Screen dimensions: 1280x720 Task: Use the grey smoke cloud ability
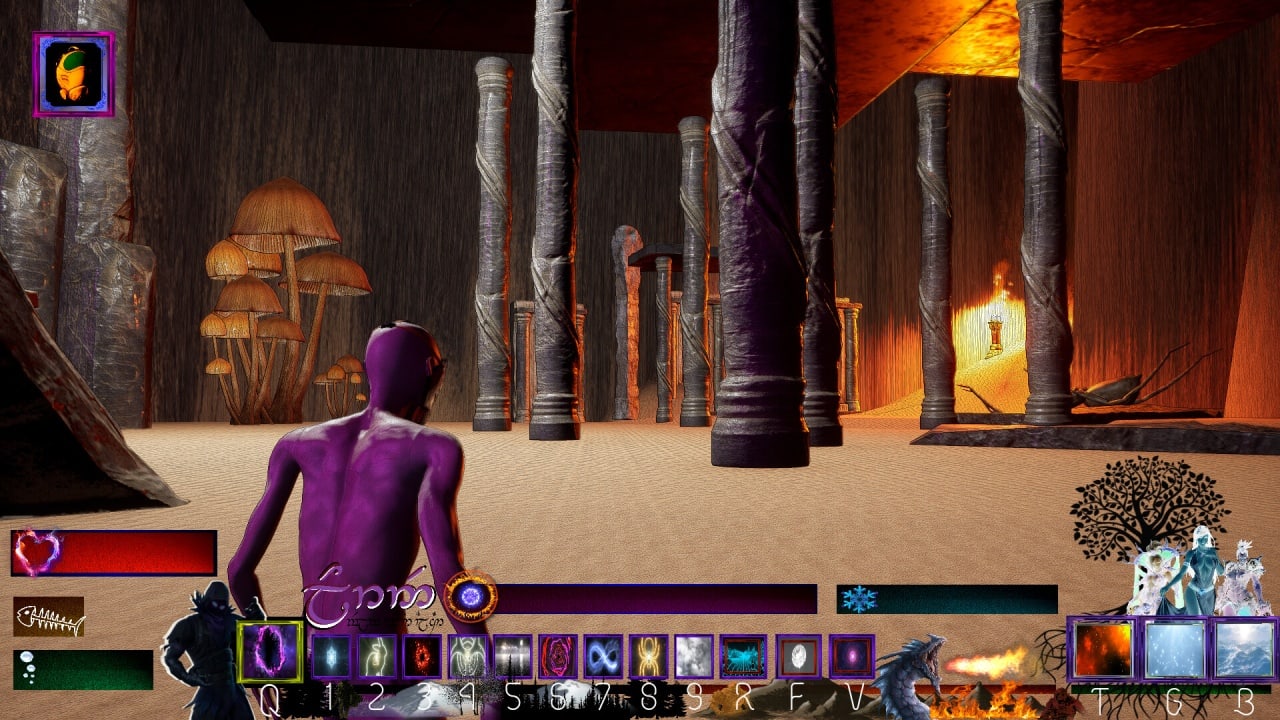click(693, 656)
